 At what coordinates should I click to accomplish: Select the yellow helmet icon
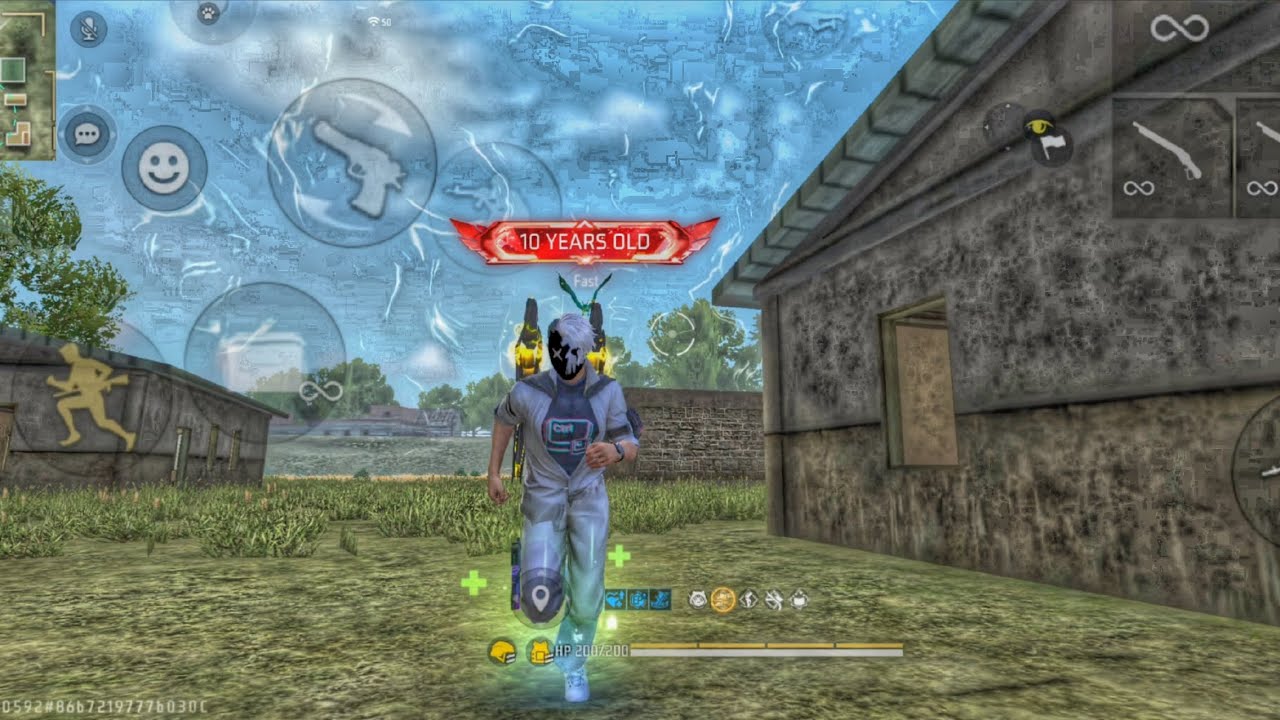pyautogui.click(x=501, y=653)
